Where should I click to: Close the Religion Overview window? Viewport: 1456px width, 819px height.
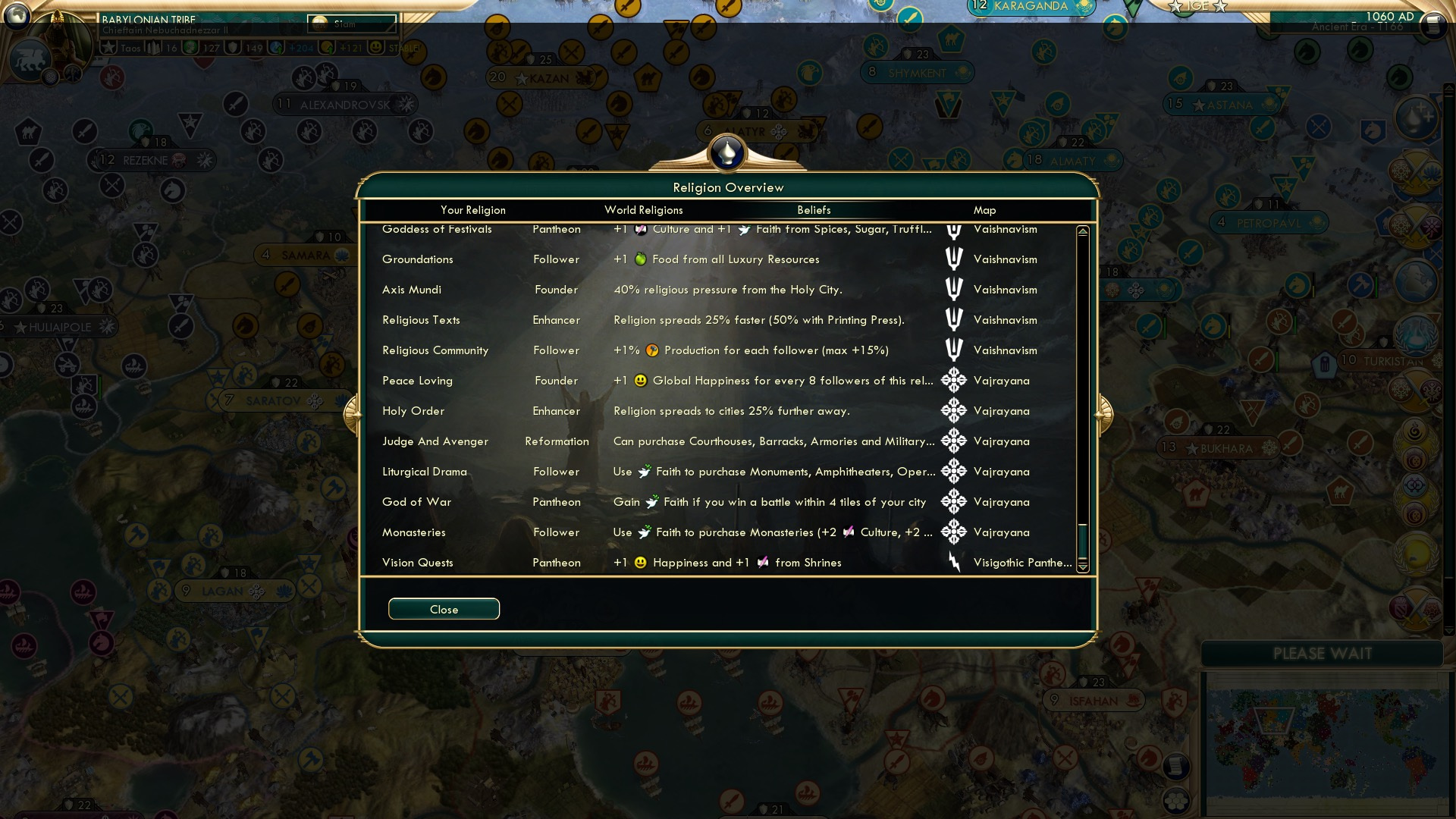pyautogui.click(x=444, y=609)
